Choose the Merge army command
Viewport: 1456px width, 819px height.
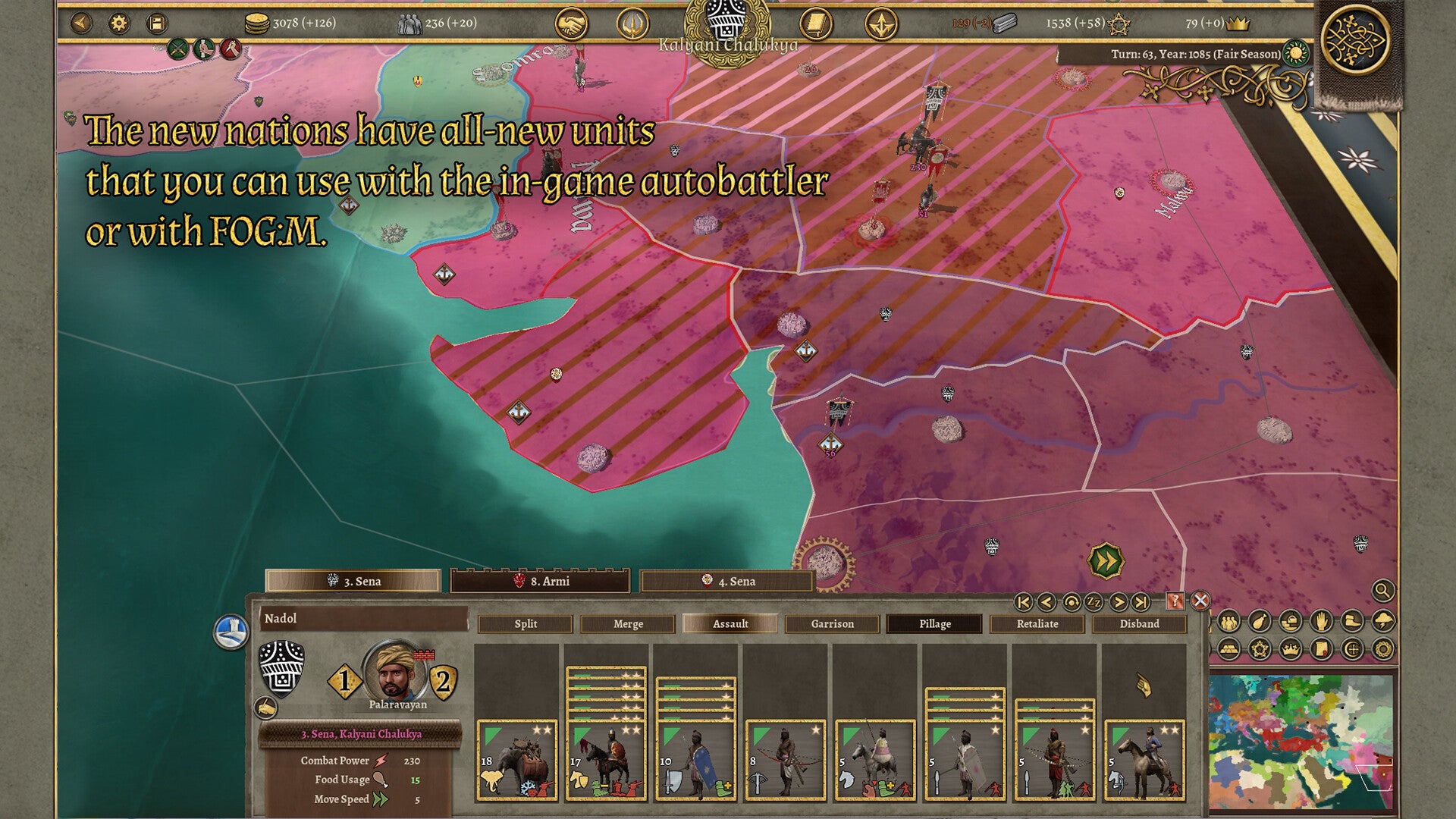coord(628,623)
